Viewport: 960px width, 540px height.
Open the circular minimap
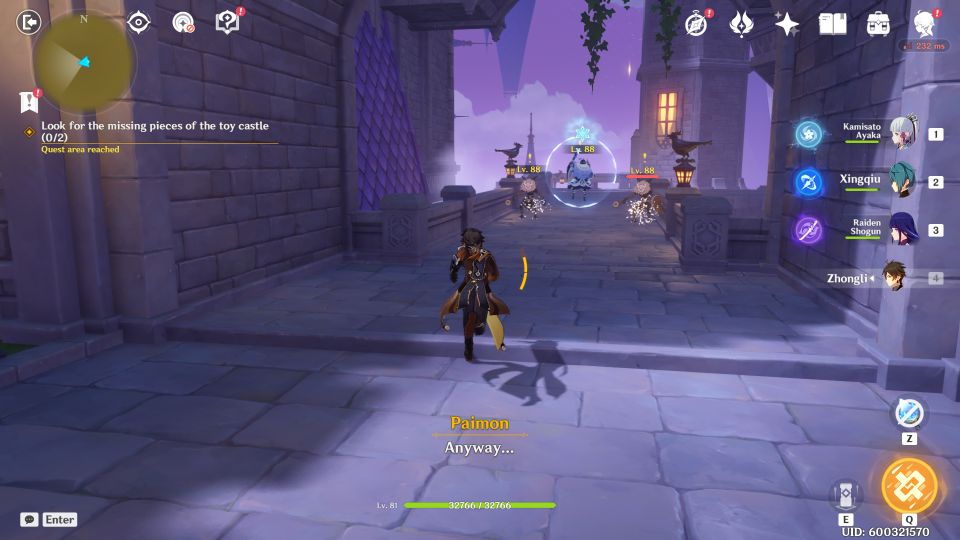pyautogui.click(x=84, y=62)
